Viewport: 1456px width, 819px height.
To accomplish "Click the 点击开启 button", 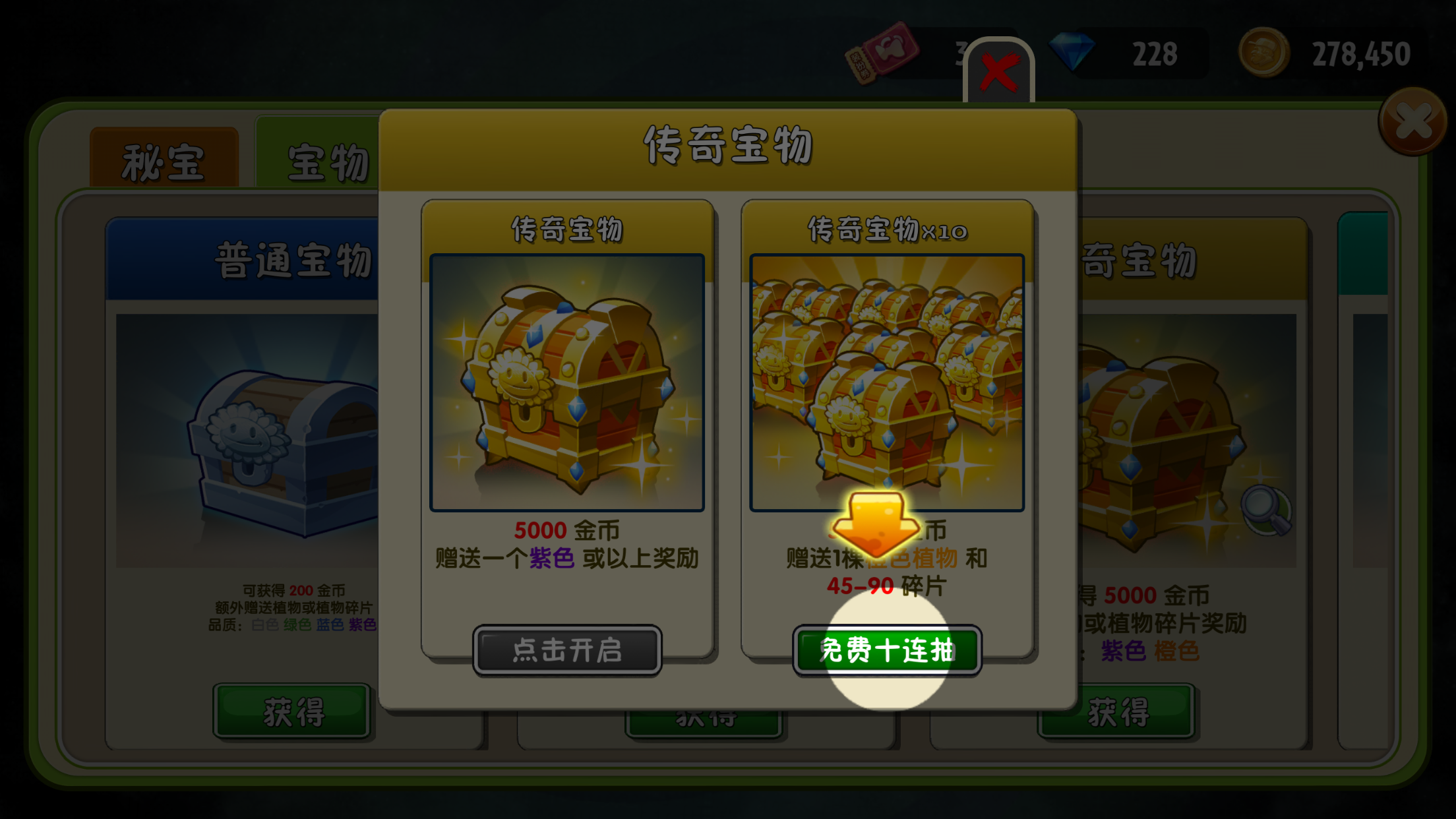I will pos(567,650).
